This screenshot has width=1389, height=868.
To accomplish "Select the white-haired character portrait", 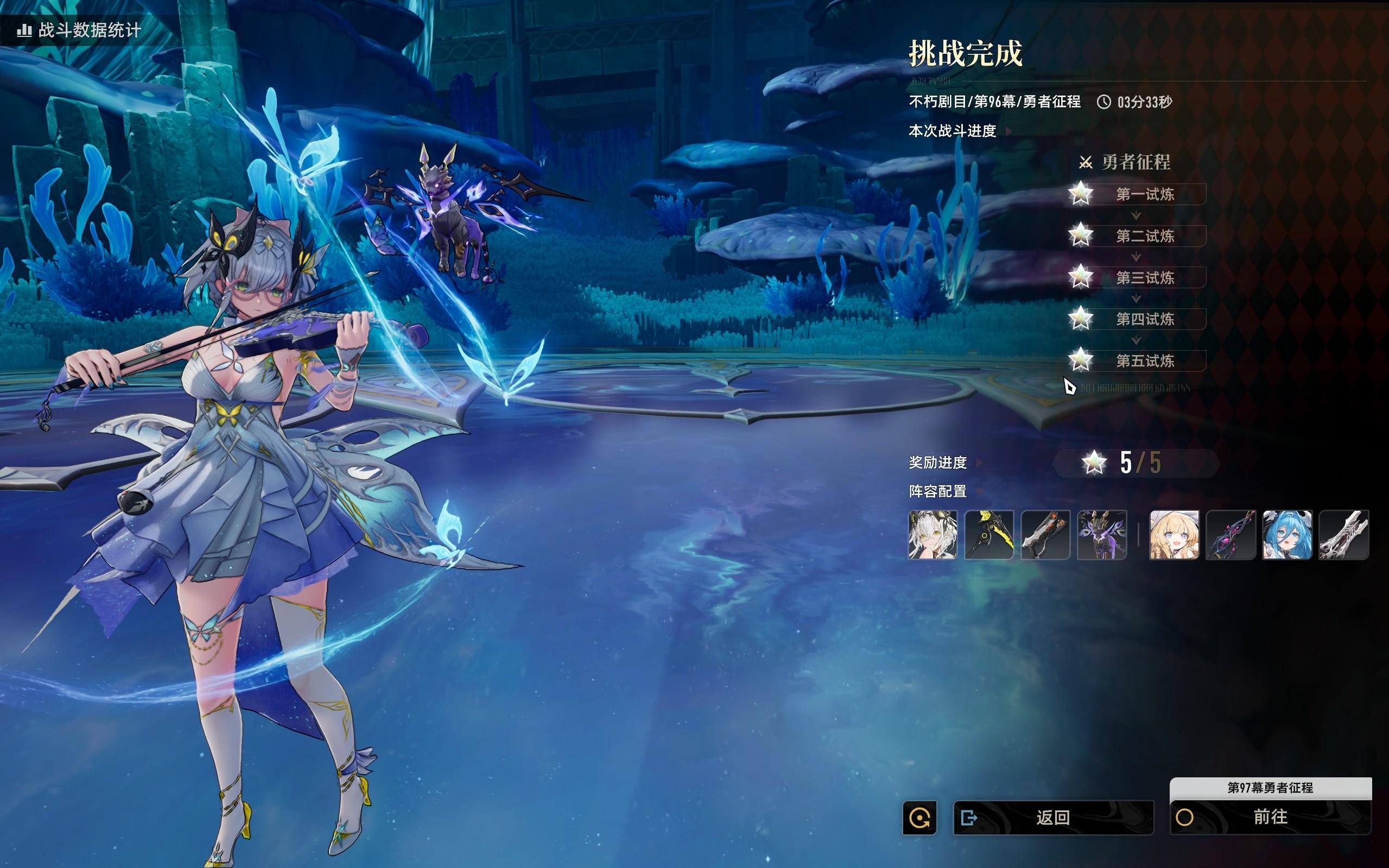I will click(x=933, y=535).
